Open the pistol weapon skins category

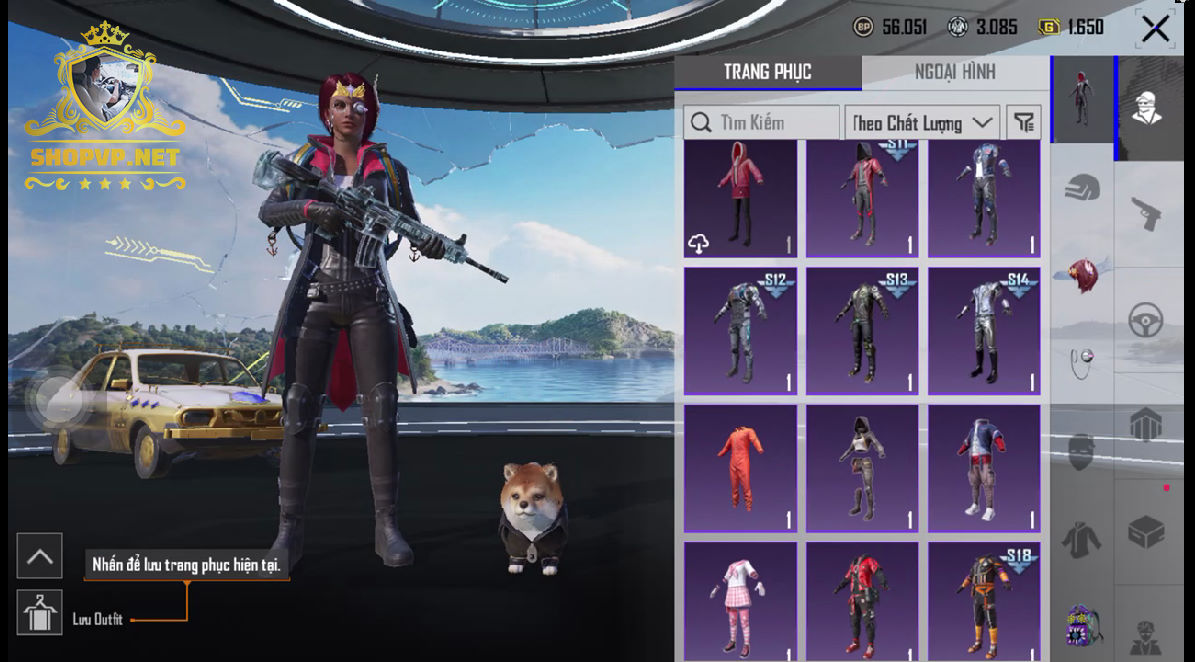point(1146,213)
